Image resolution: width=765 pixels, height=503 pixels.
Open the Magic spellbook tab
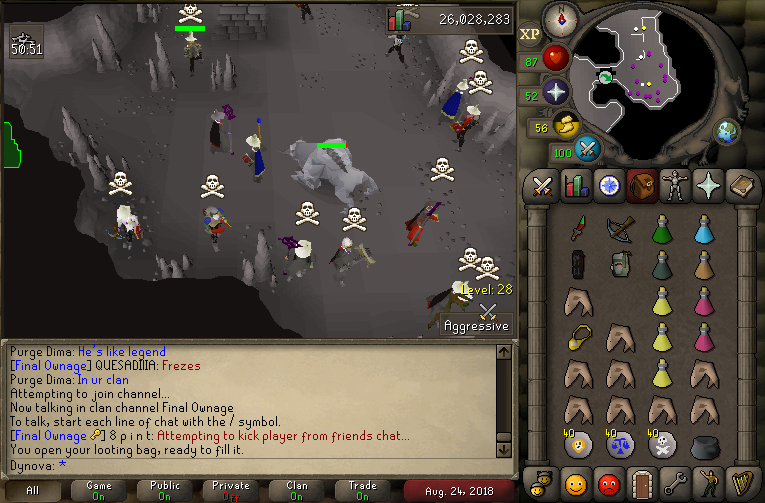coord(740,186)
